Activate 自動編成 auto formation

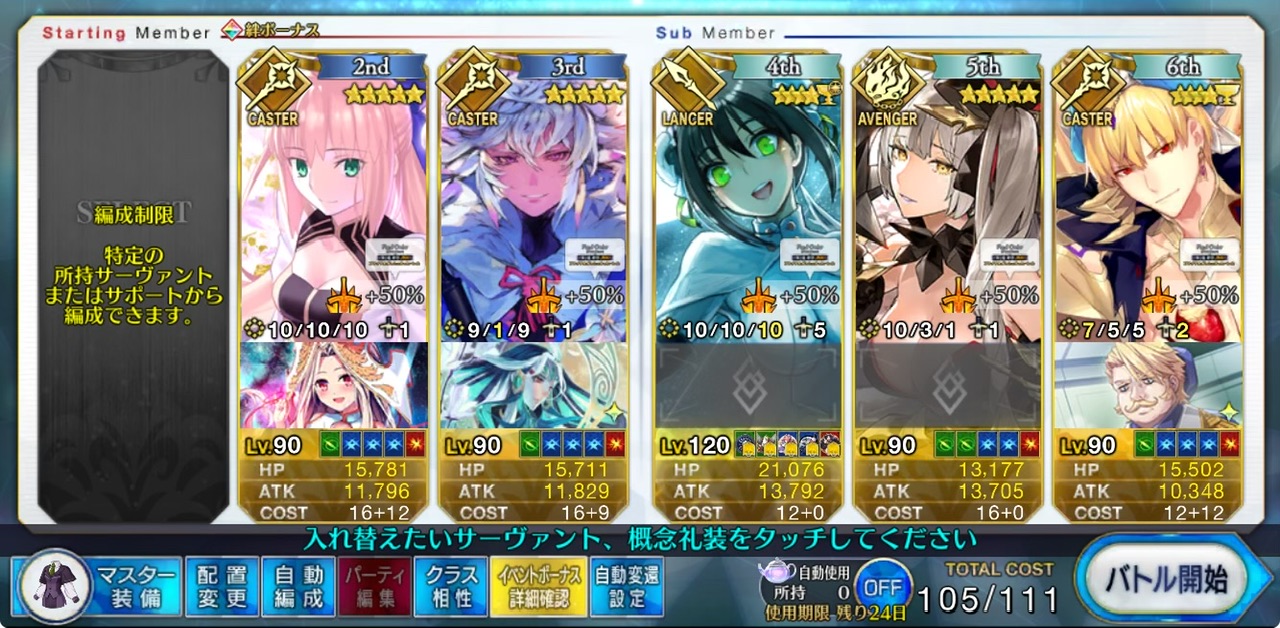click(x=298, y=586)
